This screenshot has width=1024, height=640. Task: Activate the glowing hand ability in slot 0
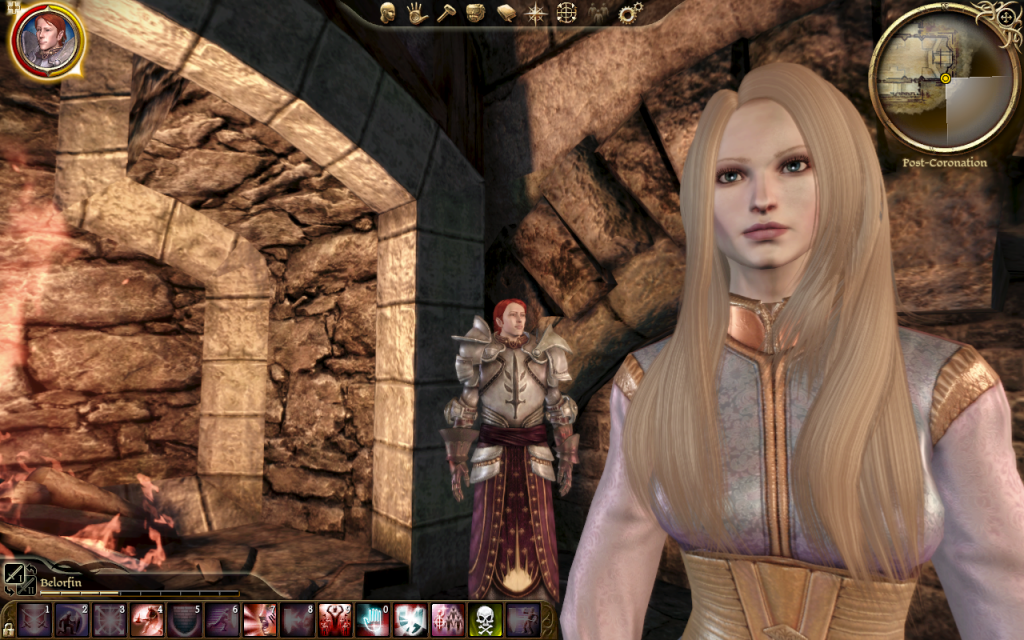(372, 620)
